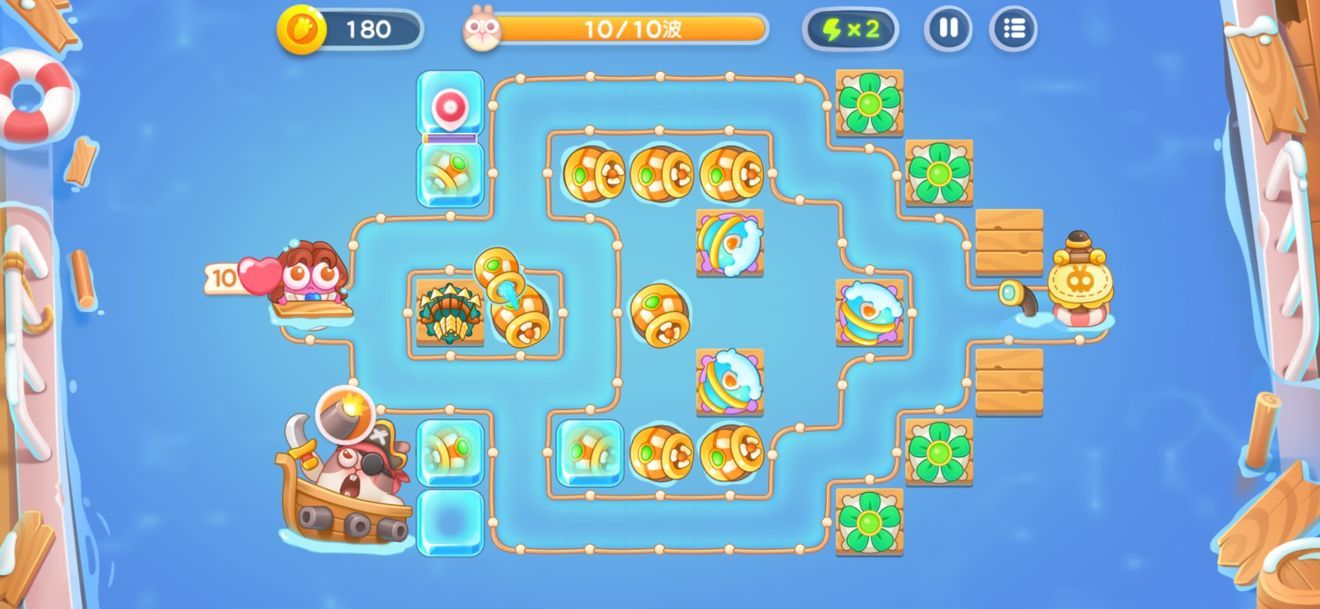Select the empty ice block tile
The height and width of the screenshot is (609, 1320).
[x=449, y=521]
